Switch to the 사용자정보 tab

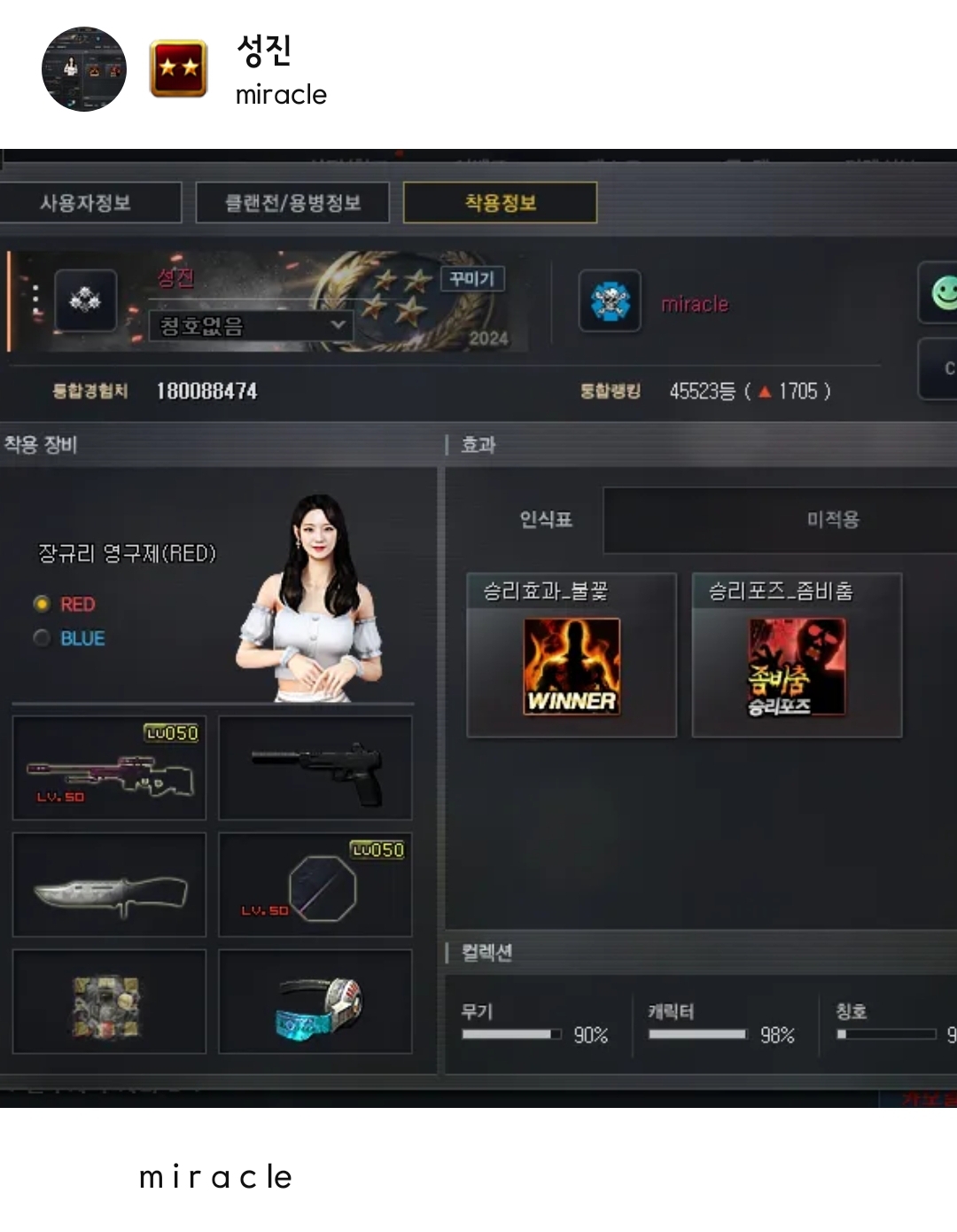(x=86, y=203)
